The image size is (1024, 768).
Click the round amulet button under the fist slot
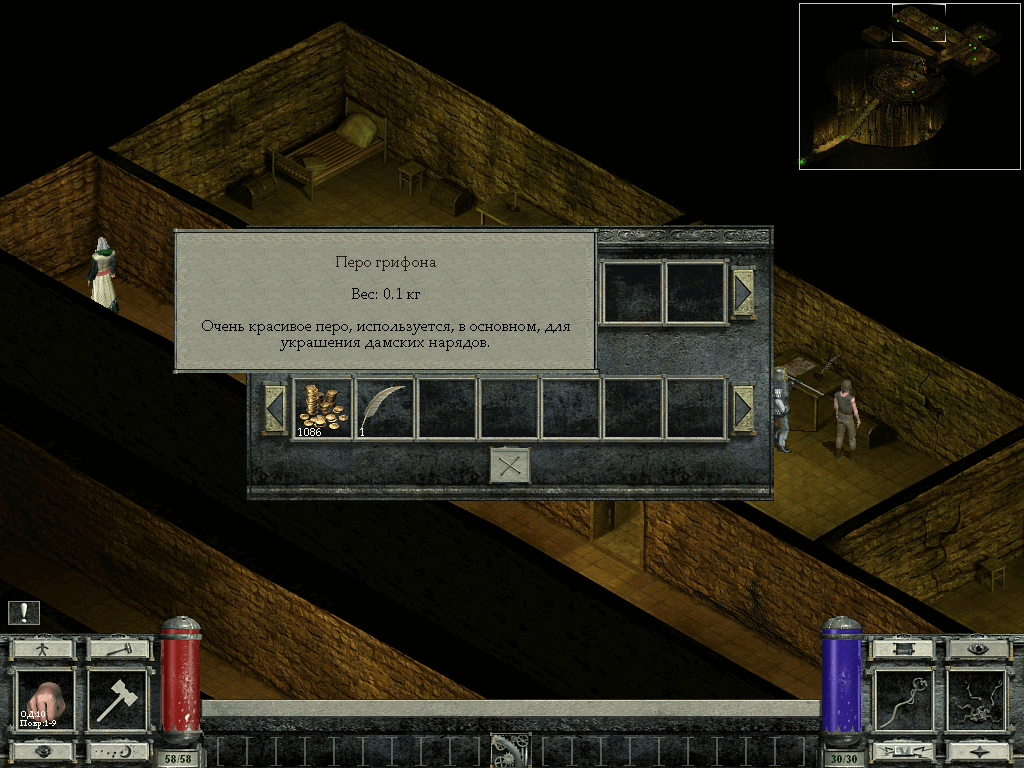pos(43,750)
